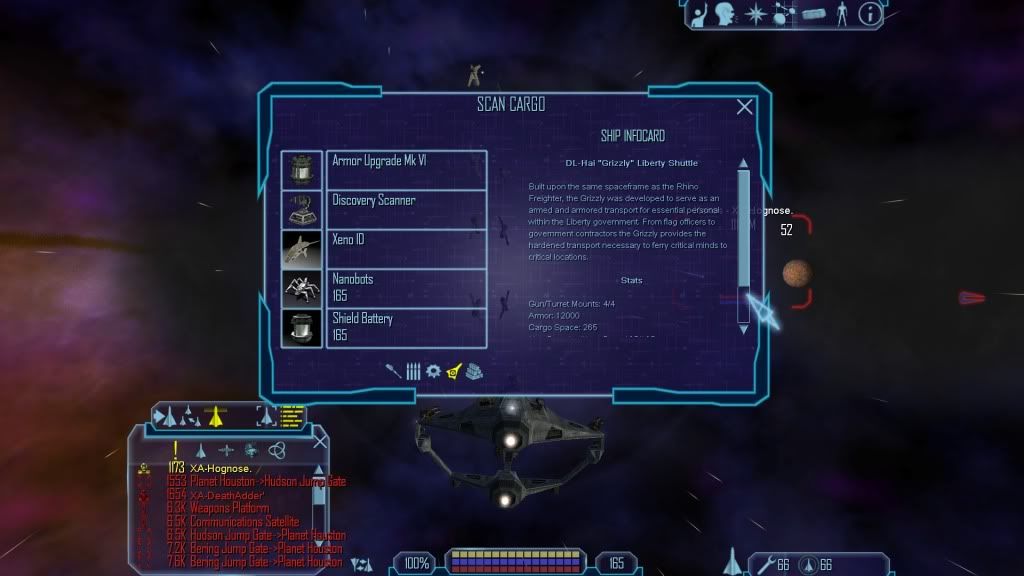Open the talking head chat icon
The height and width of the screenshot is (576, 1024).
pyautogui.click(x=727, y=14)
